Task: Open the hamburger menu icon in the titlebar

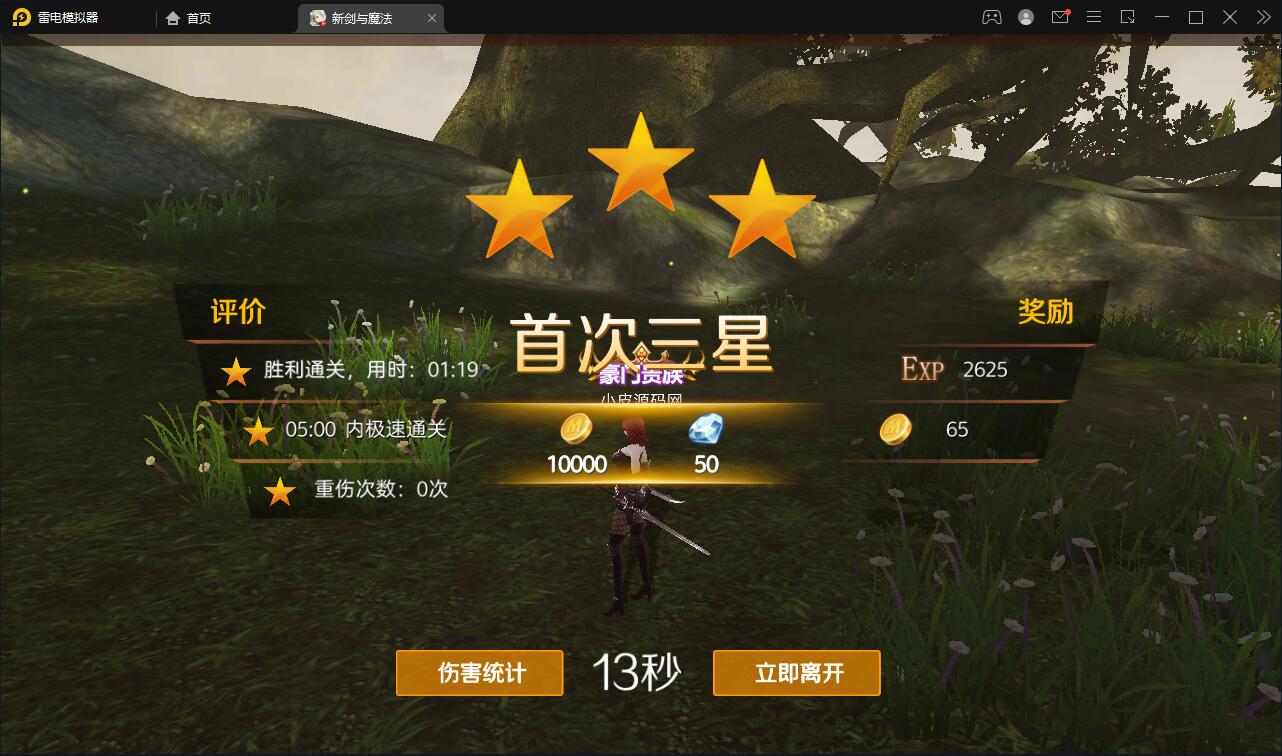Action: (x=1093, y=17)
